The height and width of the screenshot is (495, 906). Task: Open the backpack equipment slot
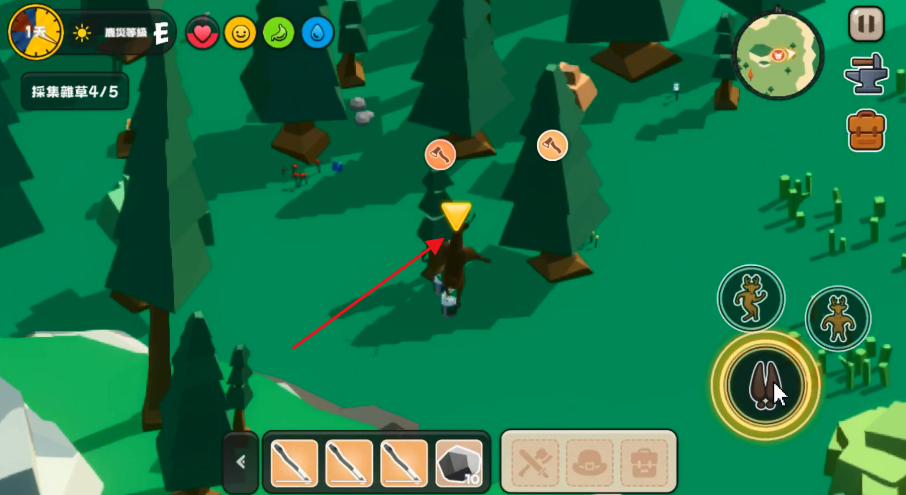(x=643, y=462)
